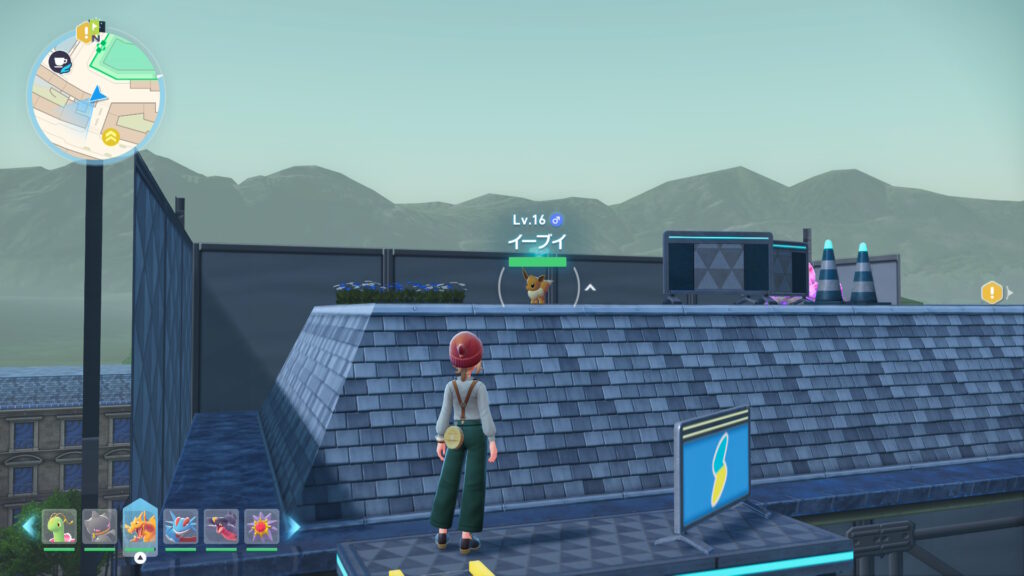Click the orange exclamation marker at the right screen edge
Screen dimensions: 1024x576
pos(991,292)
